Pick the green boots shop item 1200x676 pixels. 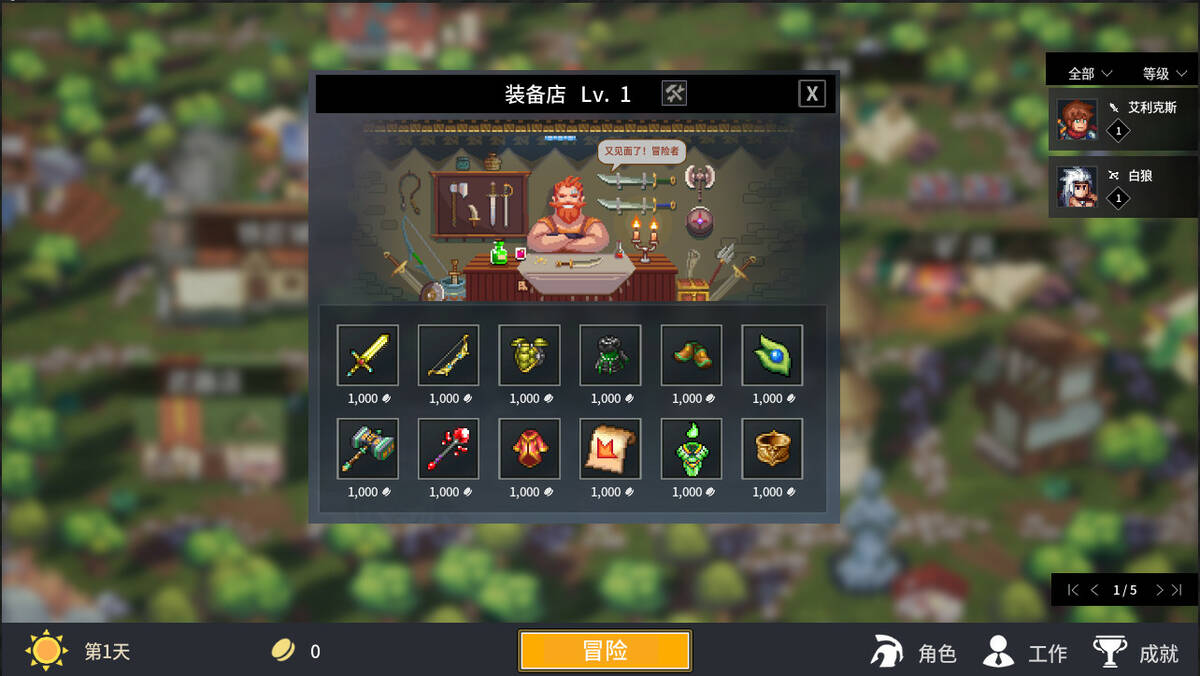[x=691, y=355]
